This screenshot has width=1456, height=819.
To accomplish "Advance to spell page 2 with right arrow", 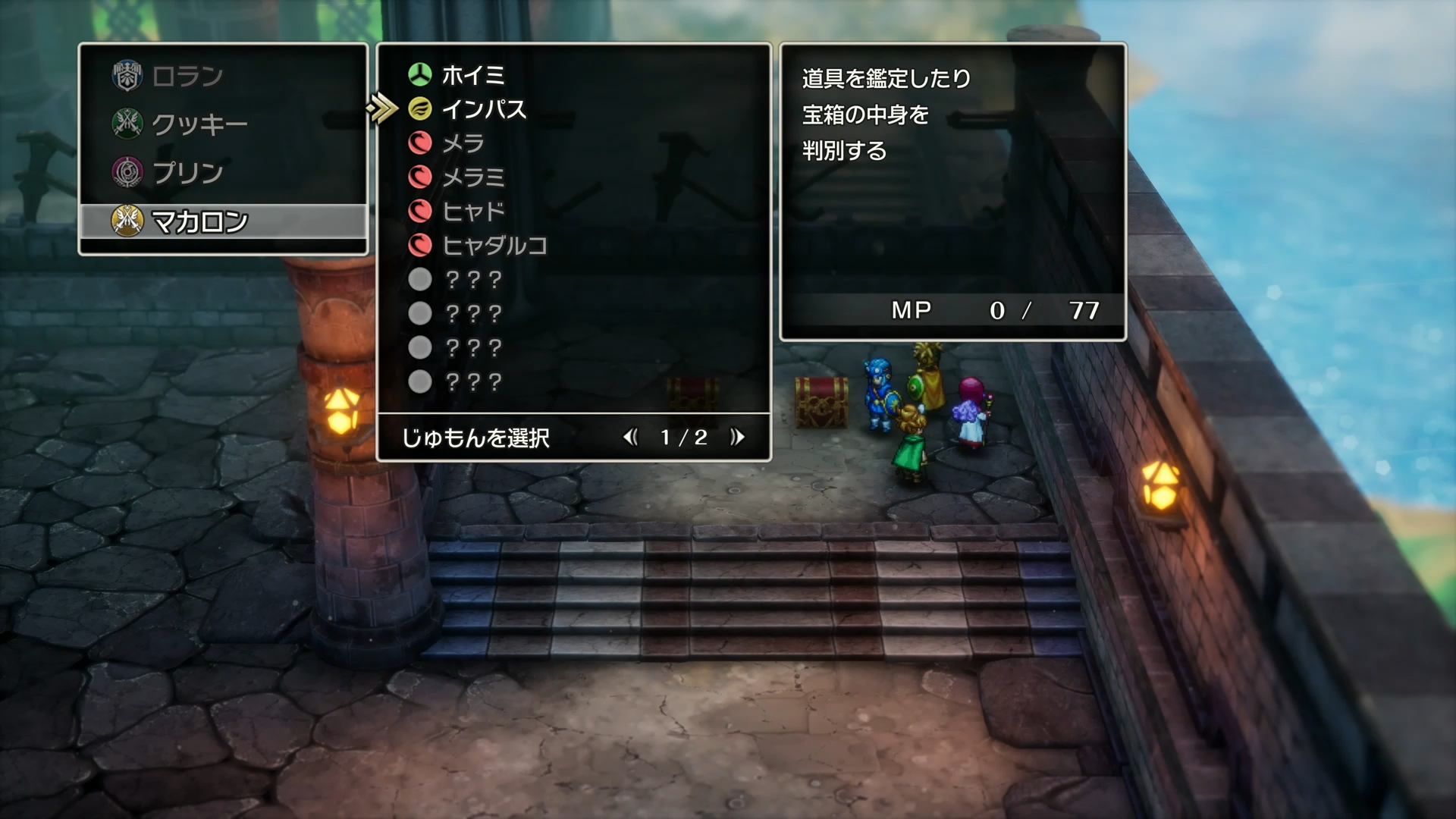I will (738, 437).
